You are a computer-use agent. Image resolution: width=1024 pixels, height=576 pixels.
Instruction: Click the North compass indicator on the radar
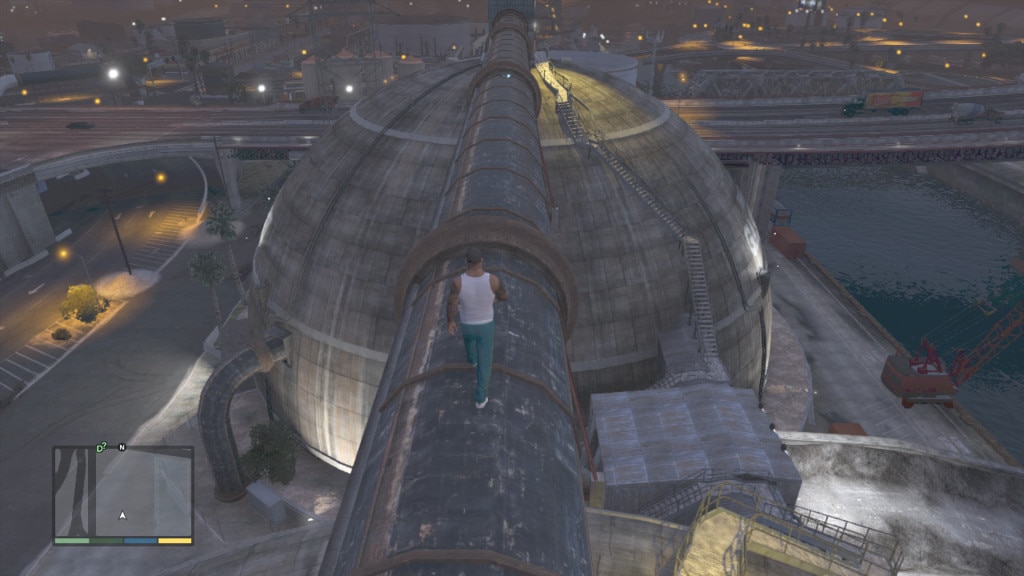[x=122, y=447]
